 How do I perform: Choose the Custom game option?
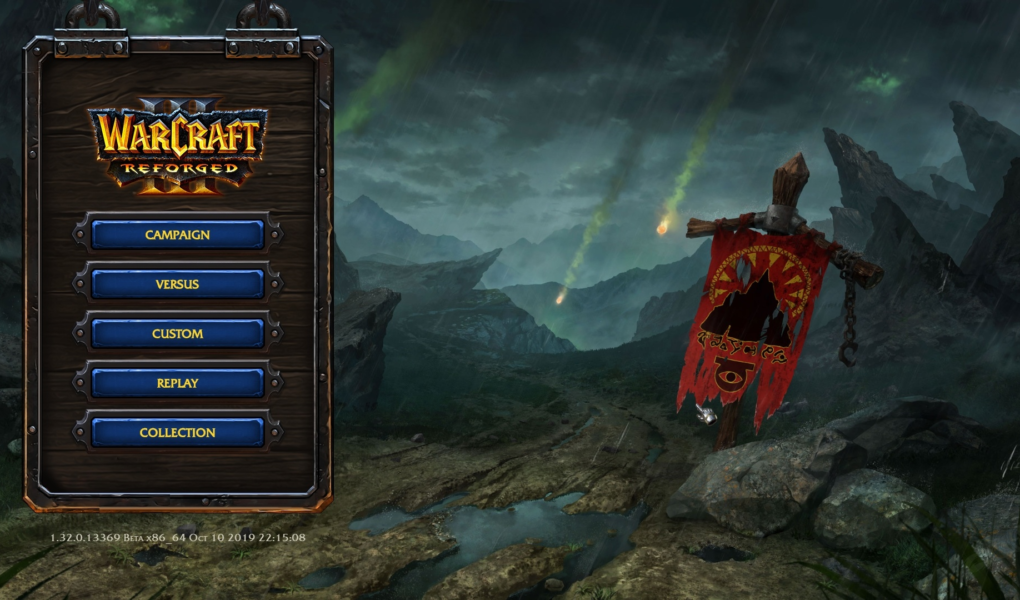(x=177, y=334)
